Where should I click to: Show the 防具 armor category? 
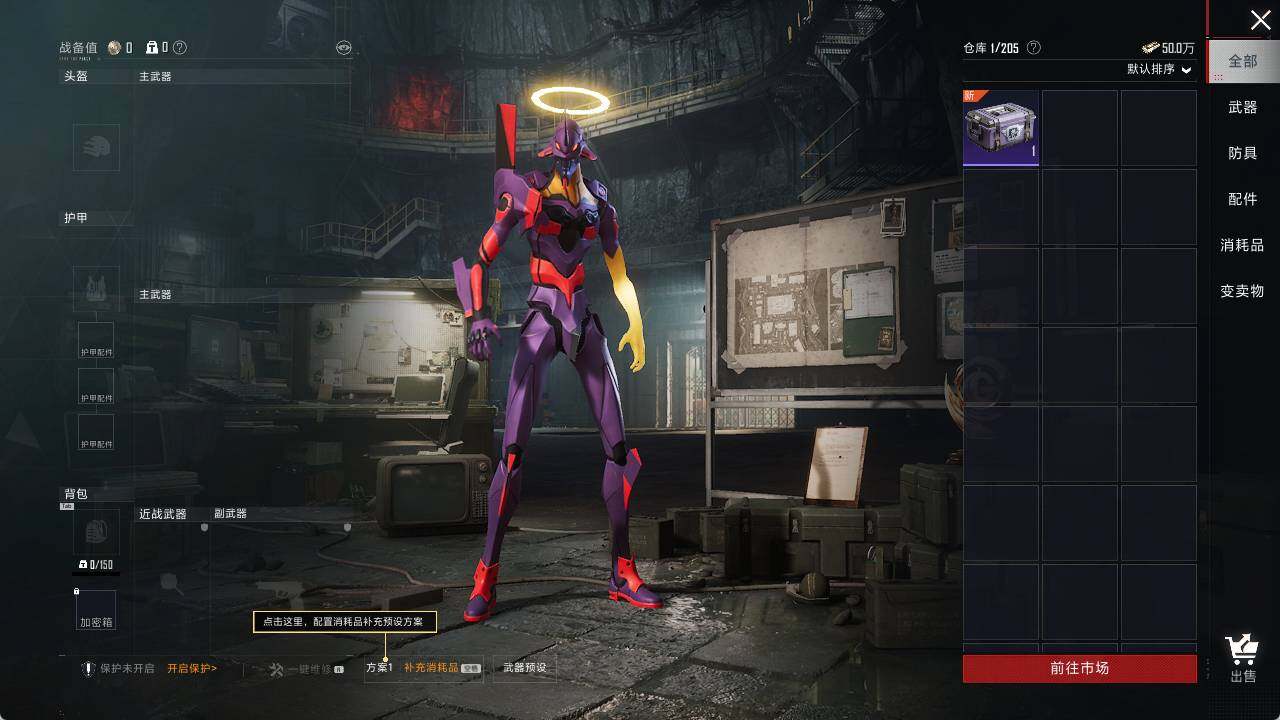tap(1243, 153)
